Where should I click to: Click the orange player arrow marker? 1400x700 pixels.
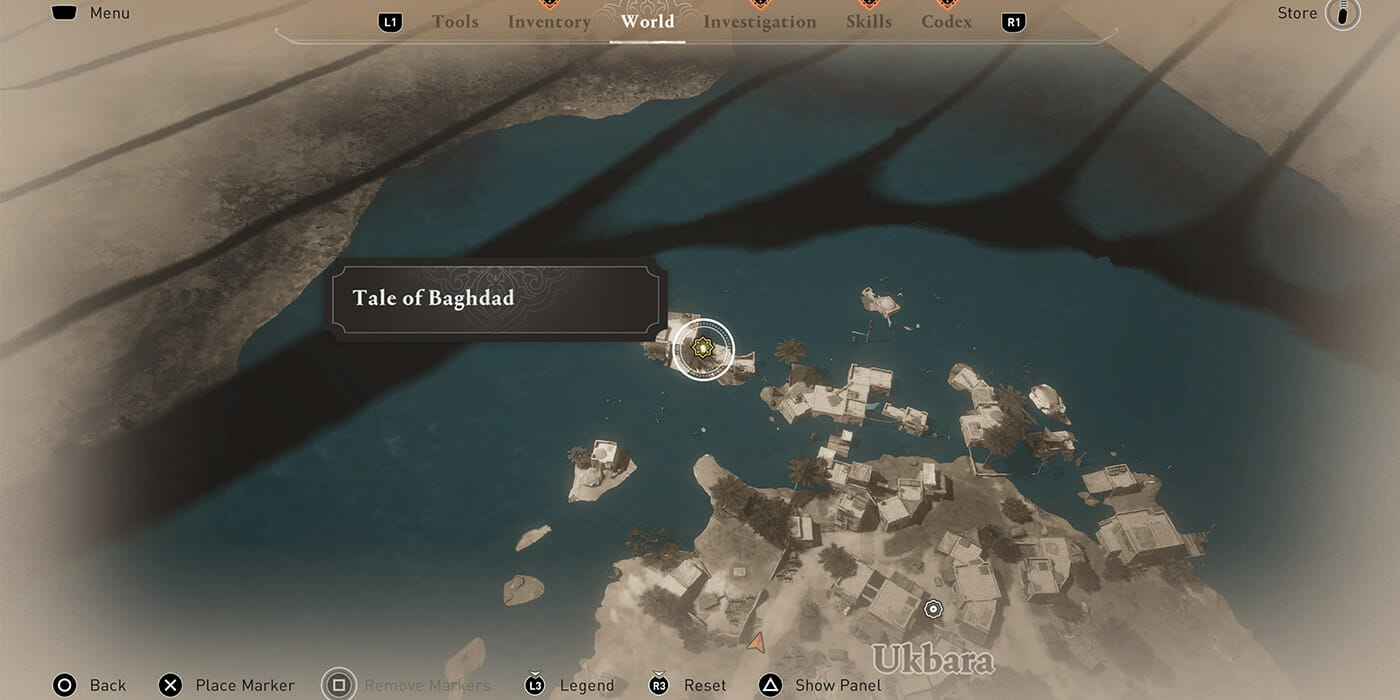click(x=756, y=641)
